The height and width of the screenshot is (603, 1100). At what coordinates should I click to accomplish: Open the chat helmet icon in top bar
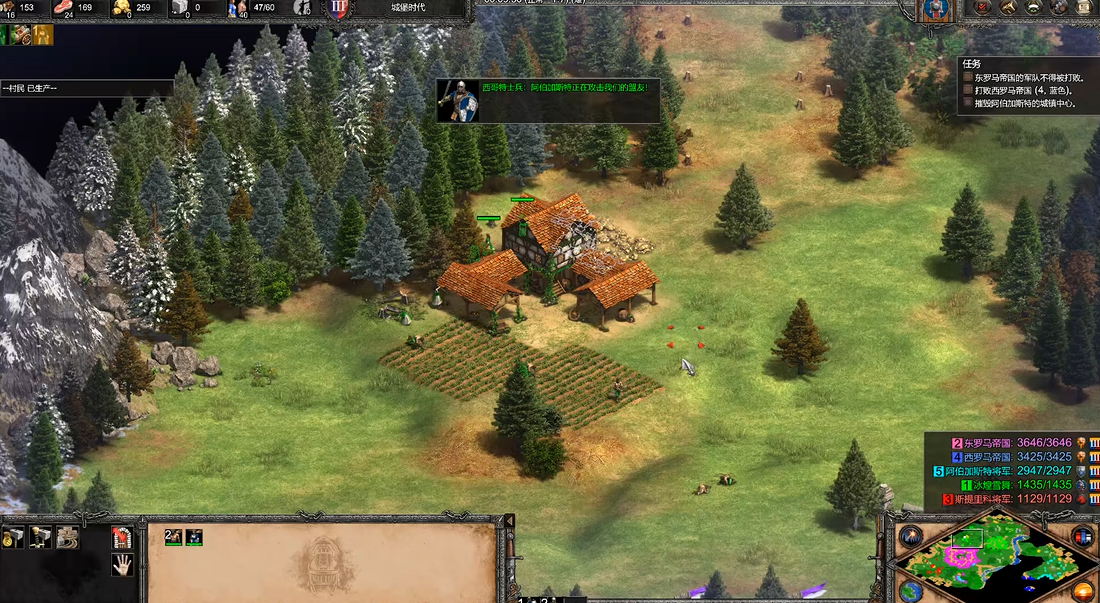(x=1032, y=8)
